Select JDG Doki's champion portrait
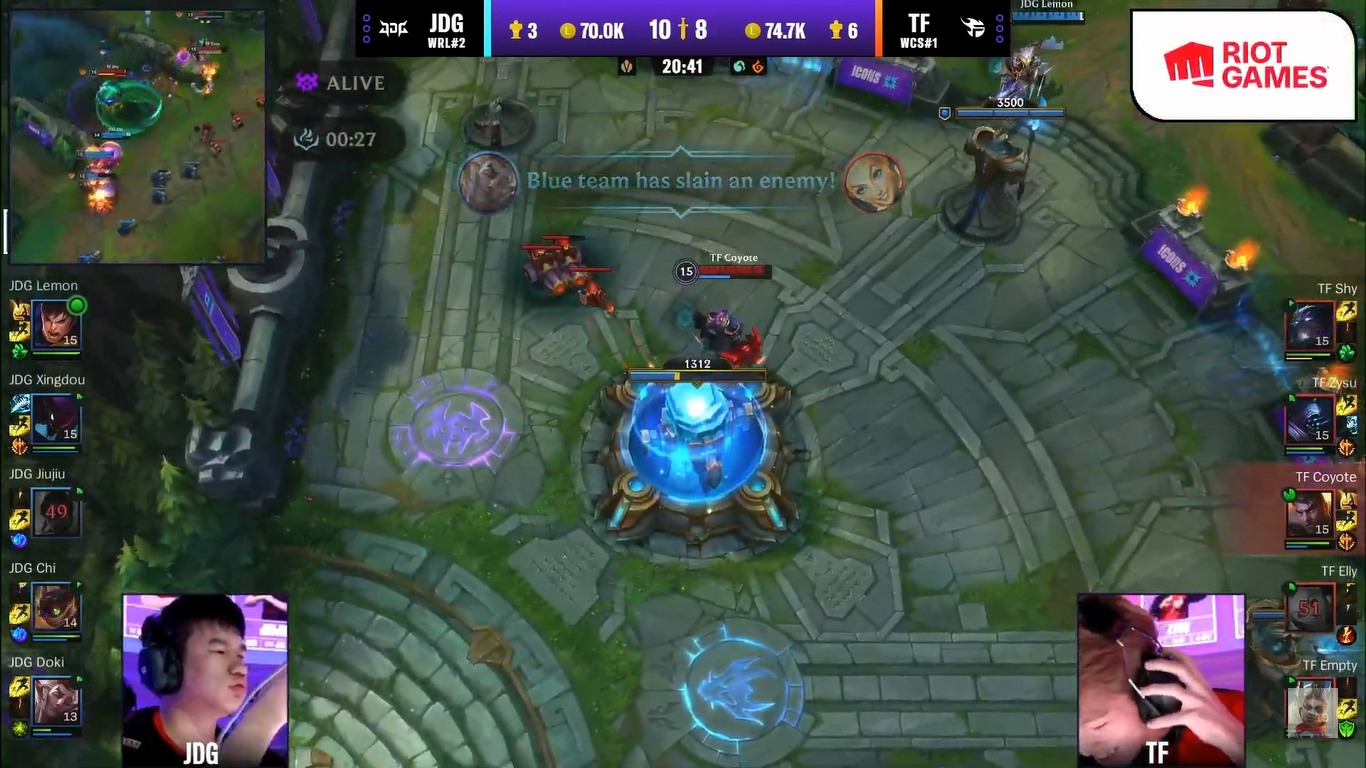Screen dimensions: 1366x768 [x=56, y=700]
